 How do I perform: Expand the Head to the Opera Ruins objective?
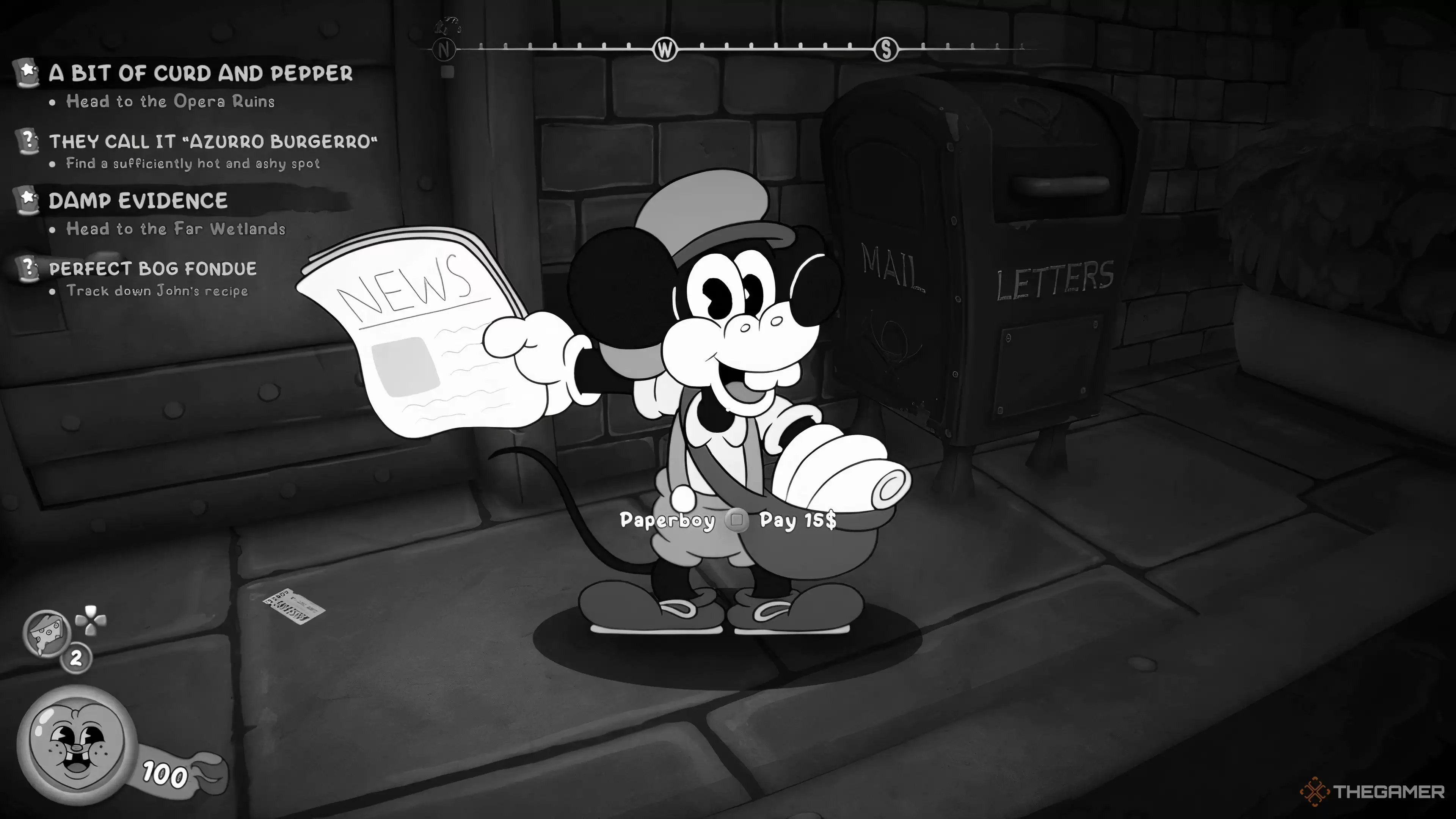(x=169, y=102)
